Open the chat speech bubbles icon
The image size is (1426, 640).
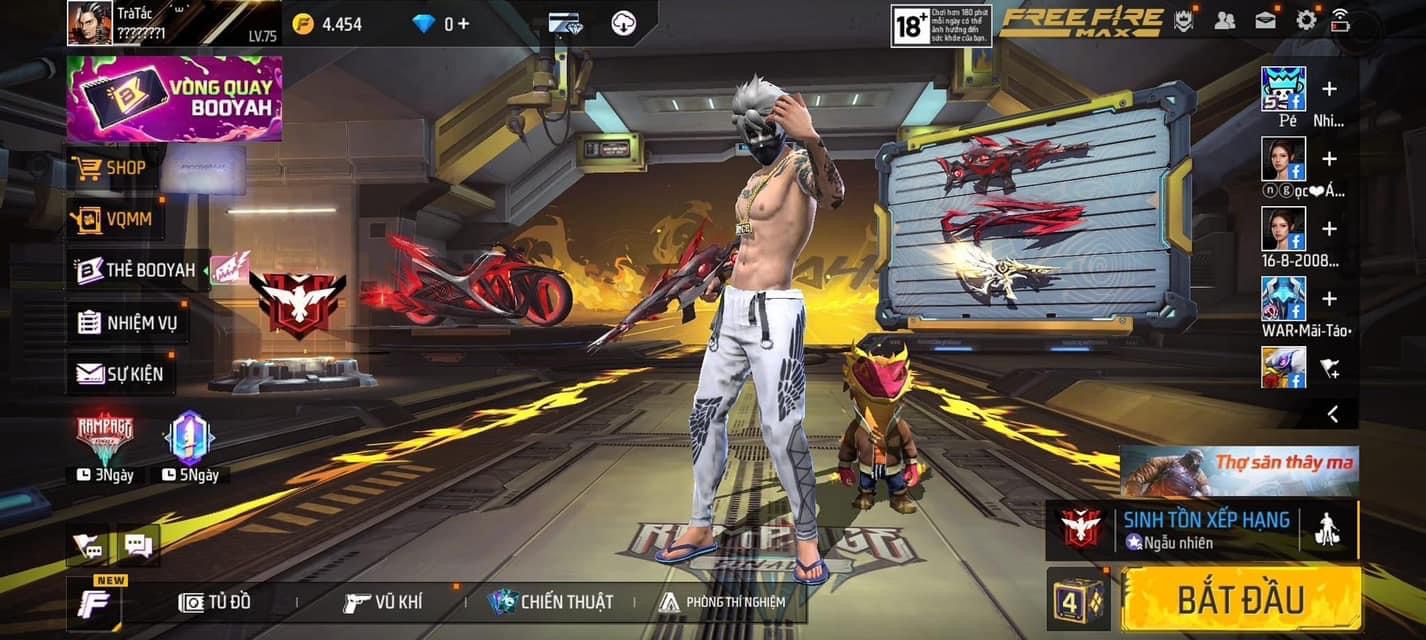[138, 545]
